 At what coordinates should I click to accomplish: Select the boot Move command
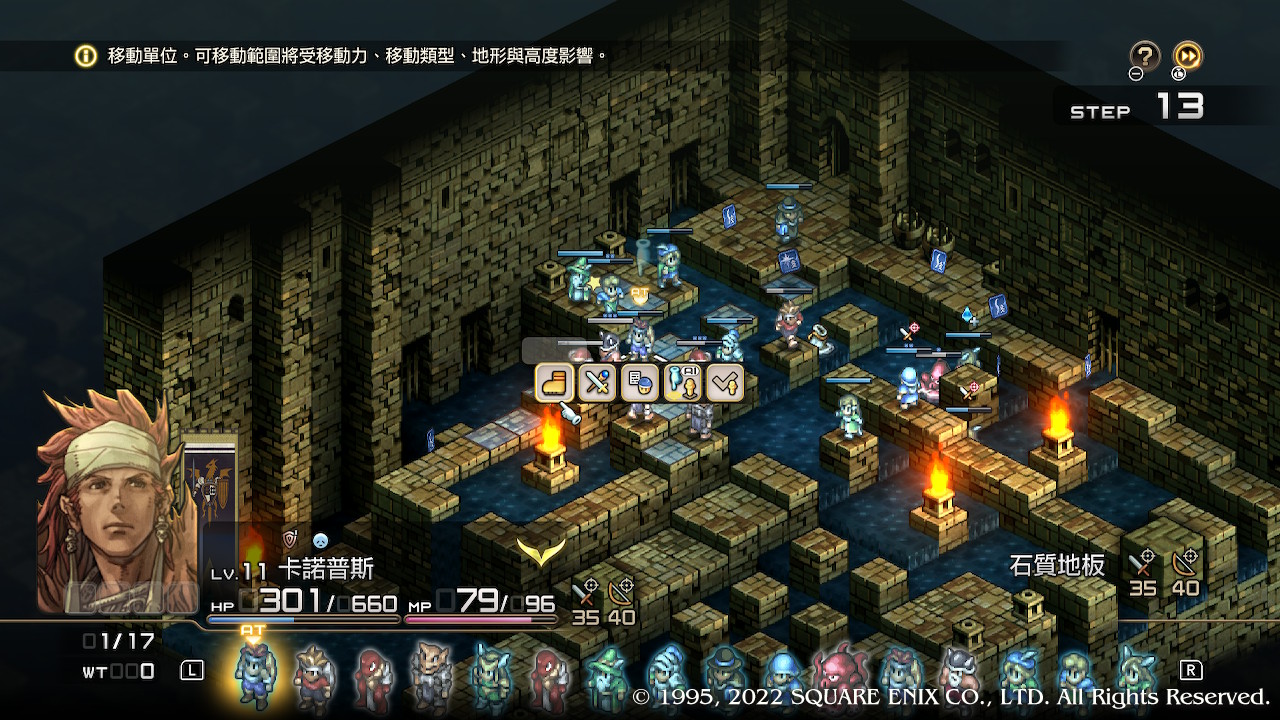tap(554, 382)
